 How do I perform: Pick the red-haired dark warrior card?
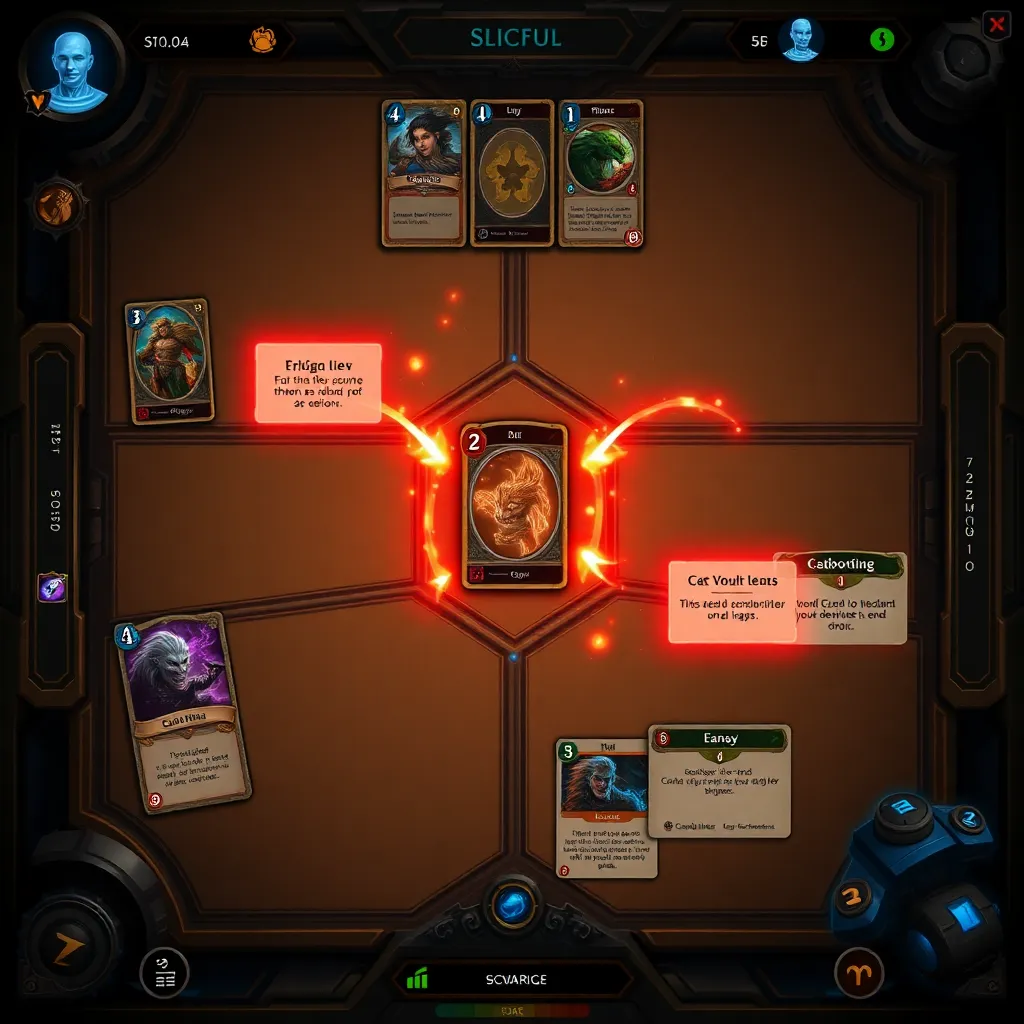606,808
